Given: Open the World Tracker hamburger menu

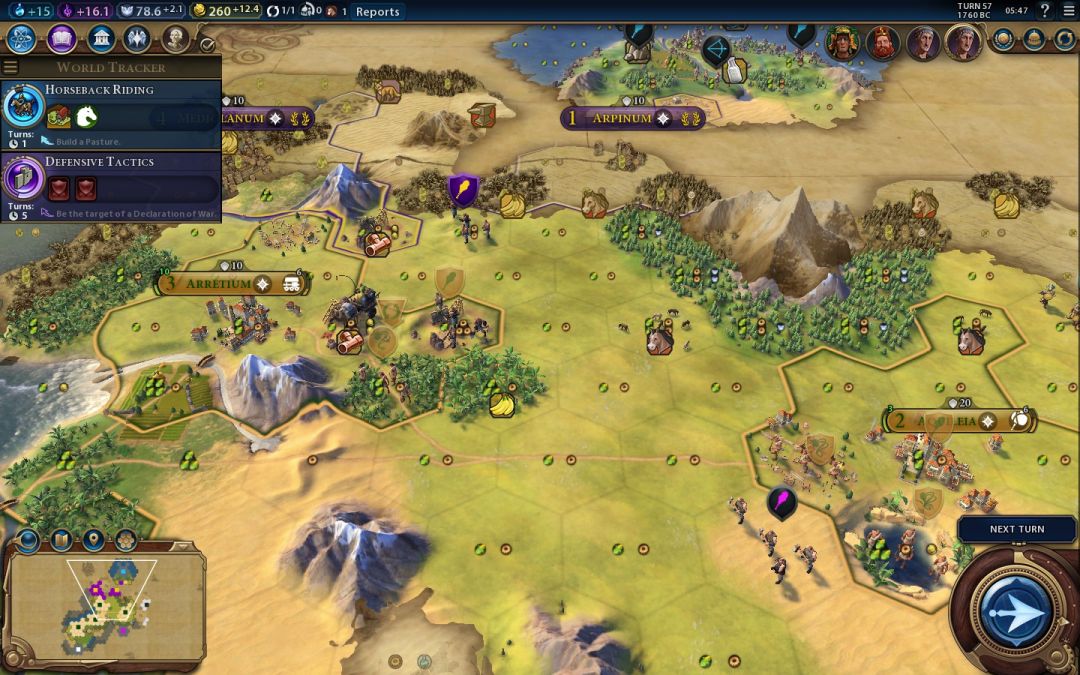Looking at the screenshot, I should click(x=11, y=68).
